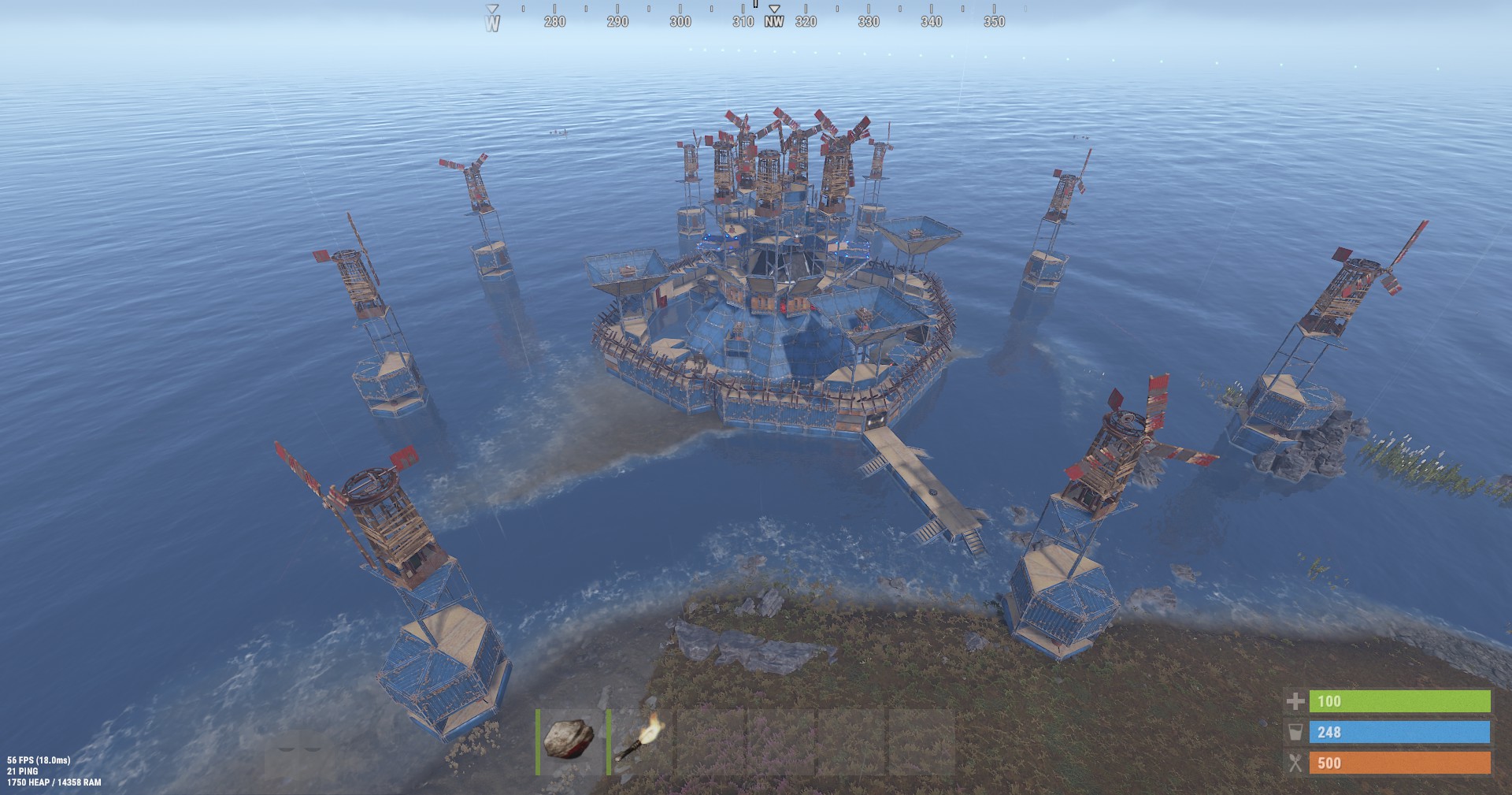The width and height of the screenshot is (1512, 795).
Task: Click the compass number 340
Action: click(x=932, y=22)
